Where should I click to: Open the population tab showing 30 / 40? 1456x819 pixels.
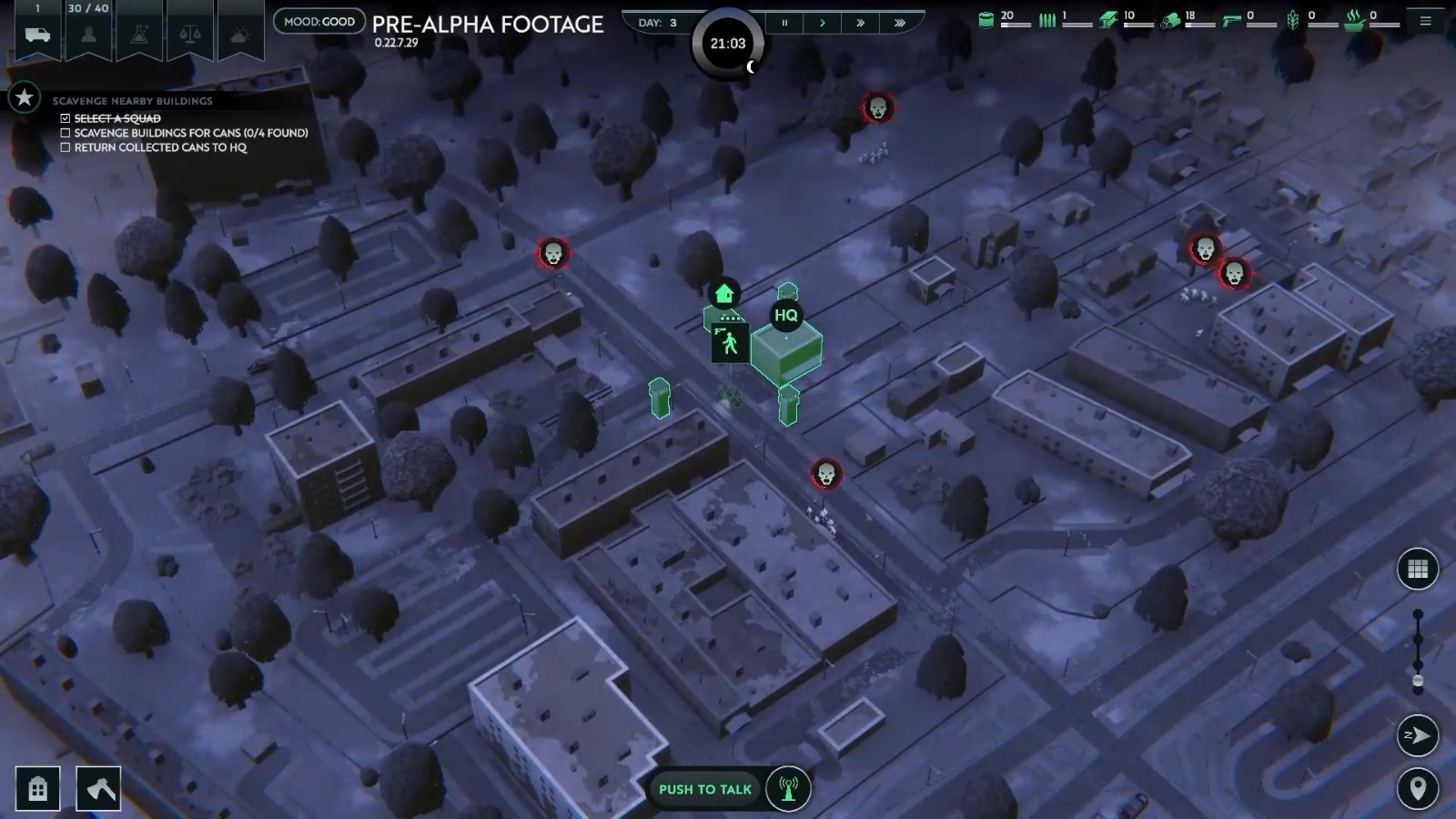pyautogui.click(x=88, y=34)
